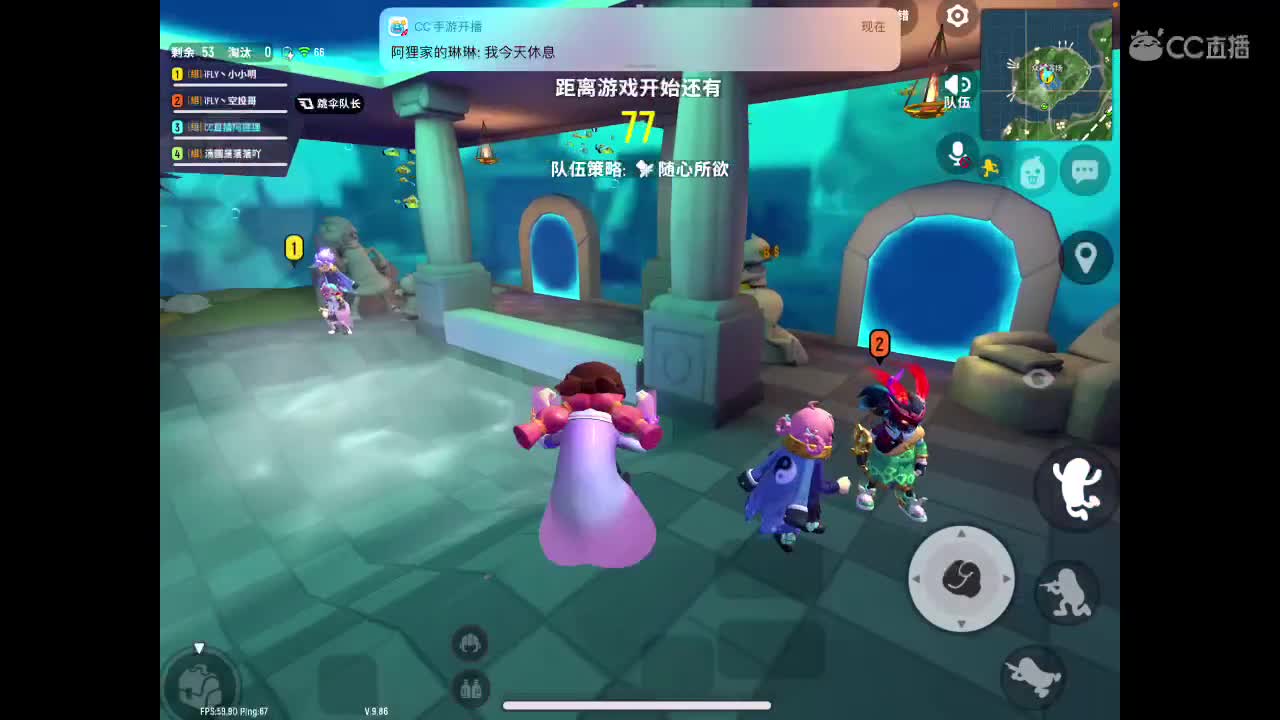Image resolution: width=1280 pixels, height=720 pixels.
Task: Expand the CC手游开播 notification banner
Action: [640, 40]
